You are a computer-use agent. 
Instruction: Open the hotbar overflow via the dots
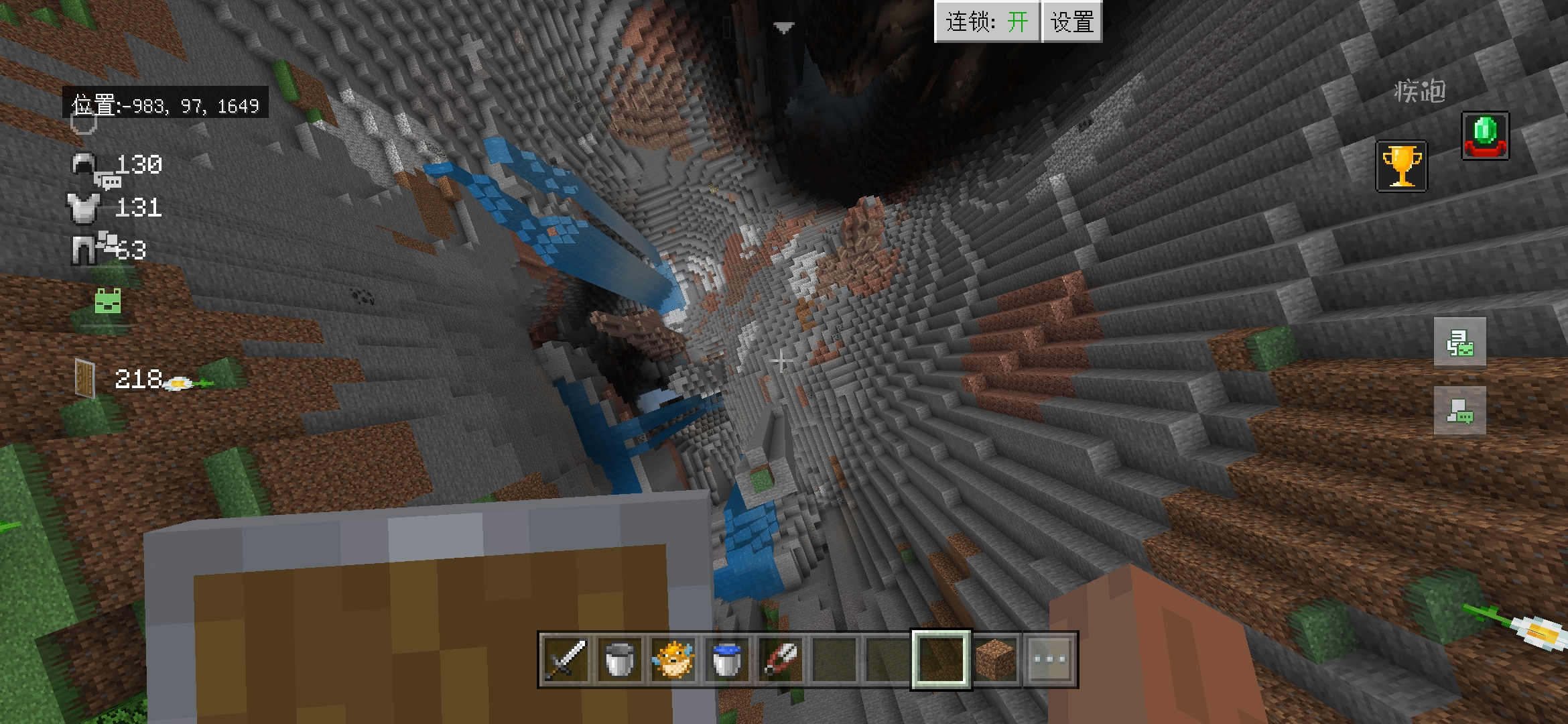click(x=1052, y=661)
